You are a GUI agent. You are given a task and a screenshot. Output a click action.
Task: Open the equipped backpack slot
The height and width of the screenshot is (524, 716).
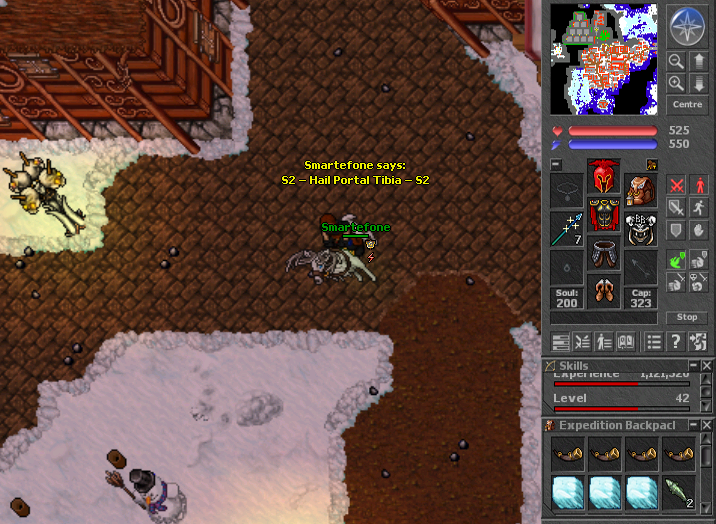pos(641,187)
